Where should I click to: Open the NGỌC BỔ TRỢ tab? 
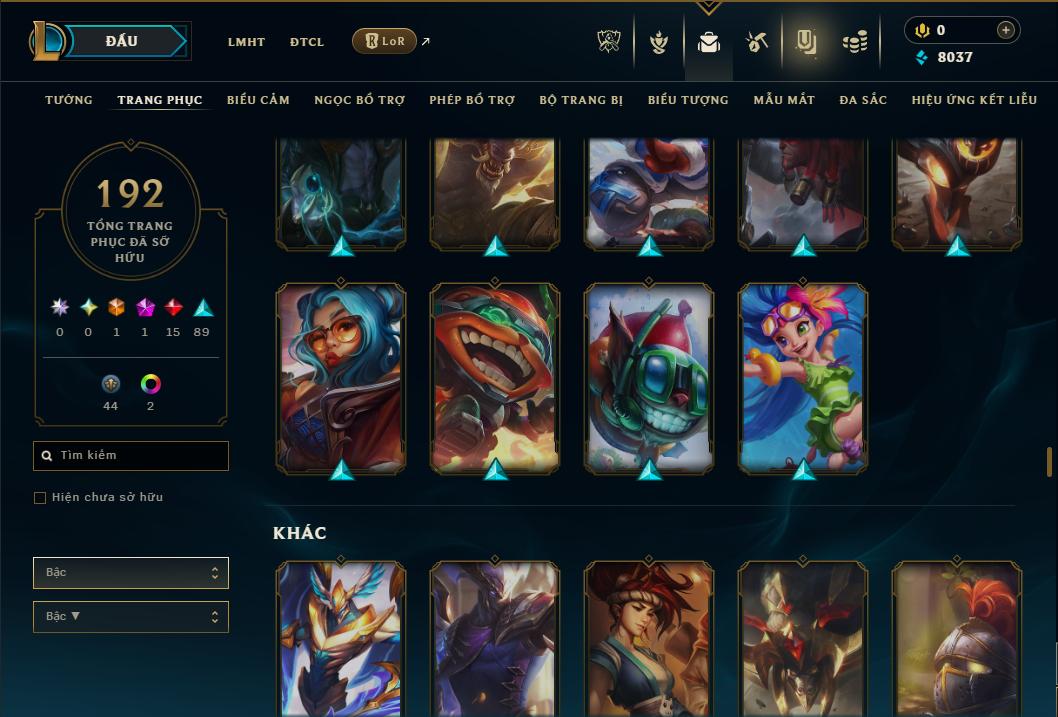[x=359, y=100]
